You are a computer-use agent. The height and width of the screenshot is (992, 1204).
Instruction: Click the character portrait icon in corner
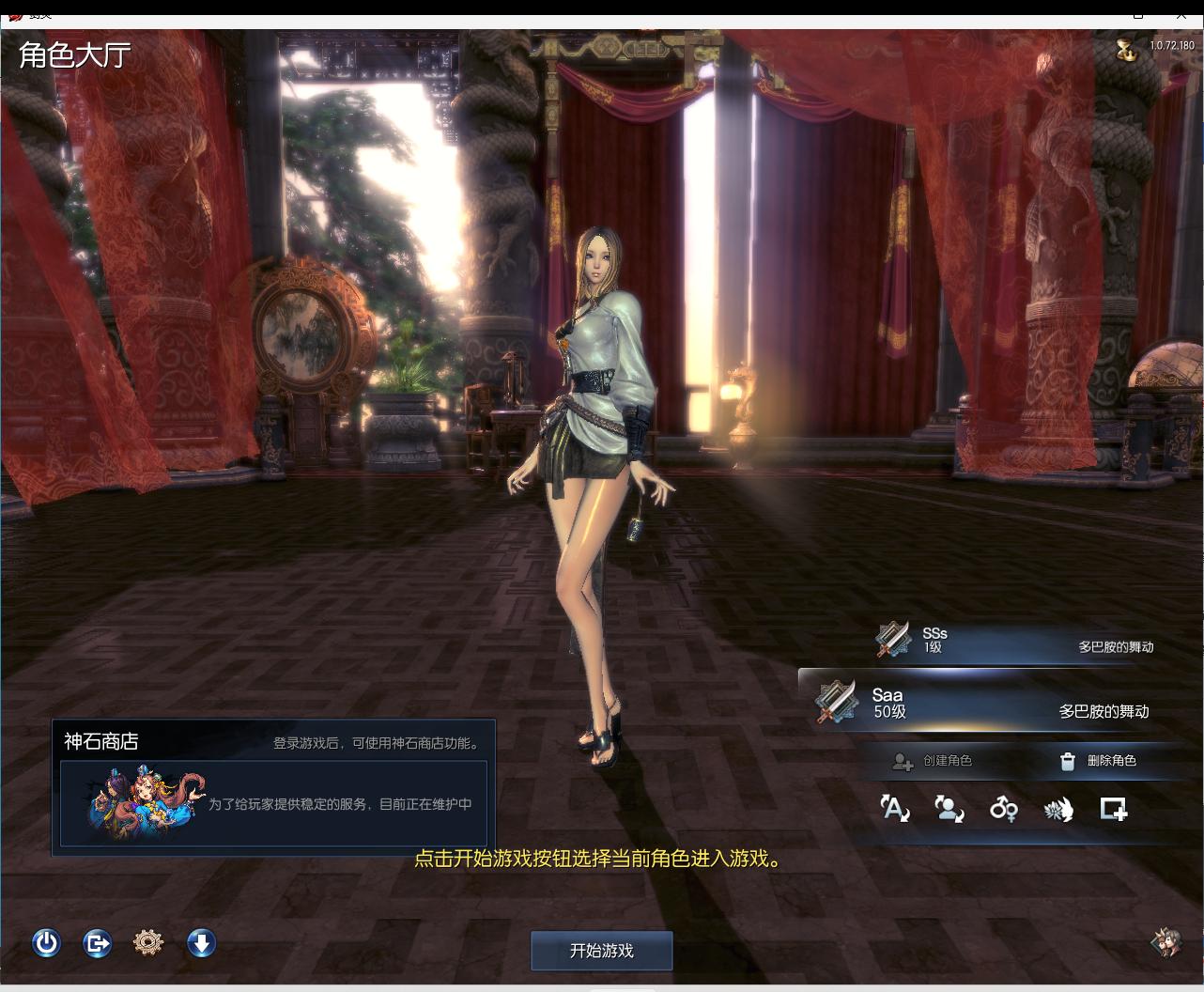point(1166,942)
